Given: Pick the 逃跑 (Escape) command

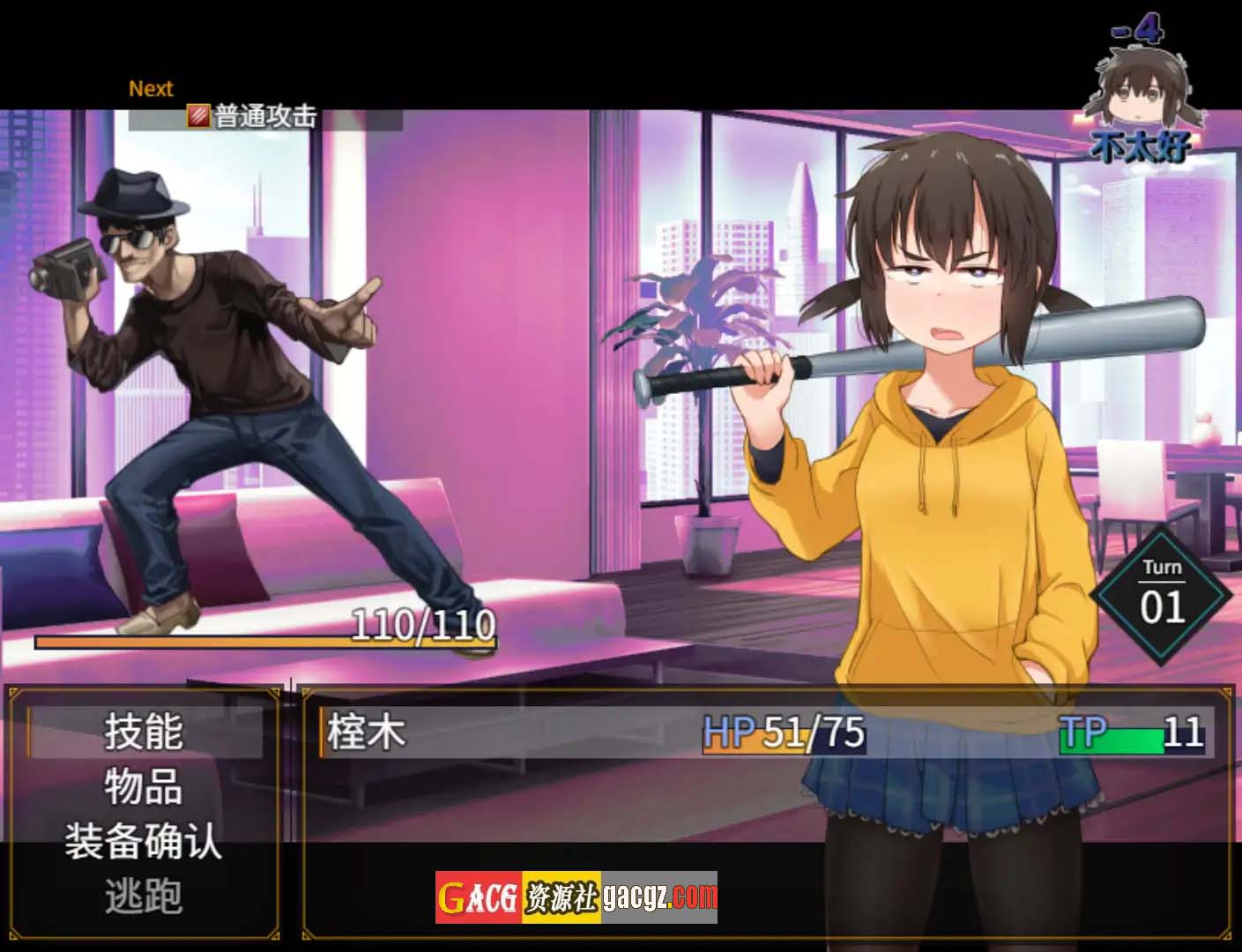Looking at the screenshot, I should [144, 896].
